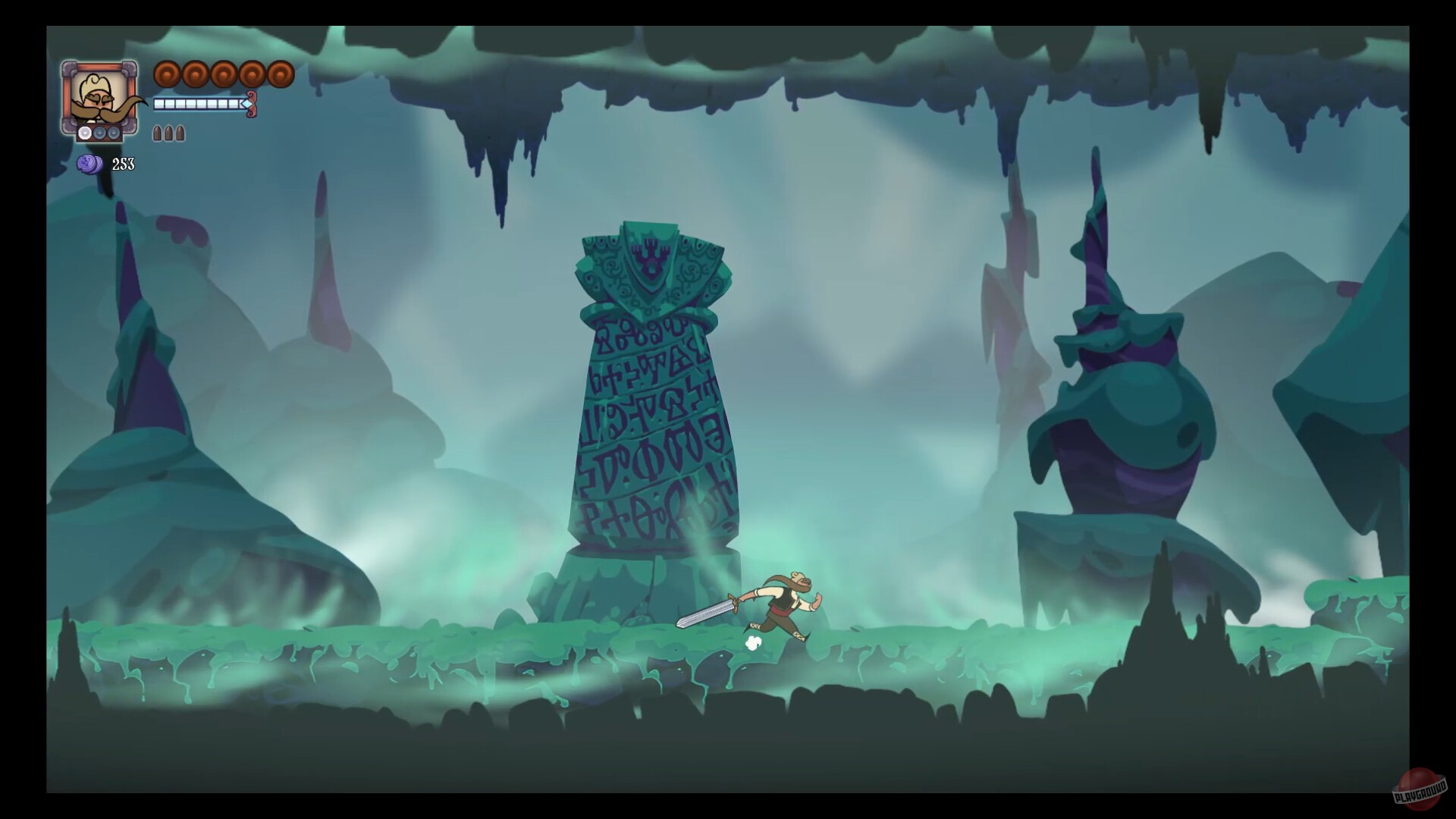Click the fifth bronze health medallion
The width and height of the screenshot is (1456, 819).
click(x=281, y=74)
